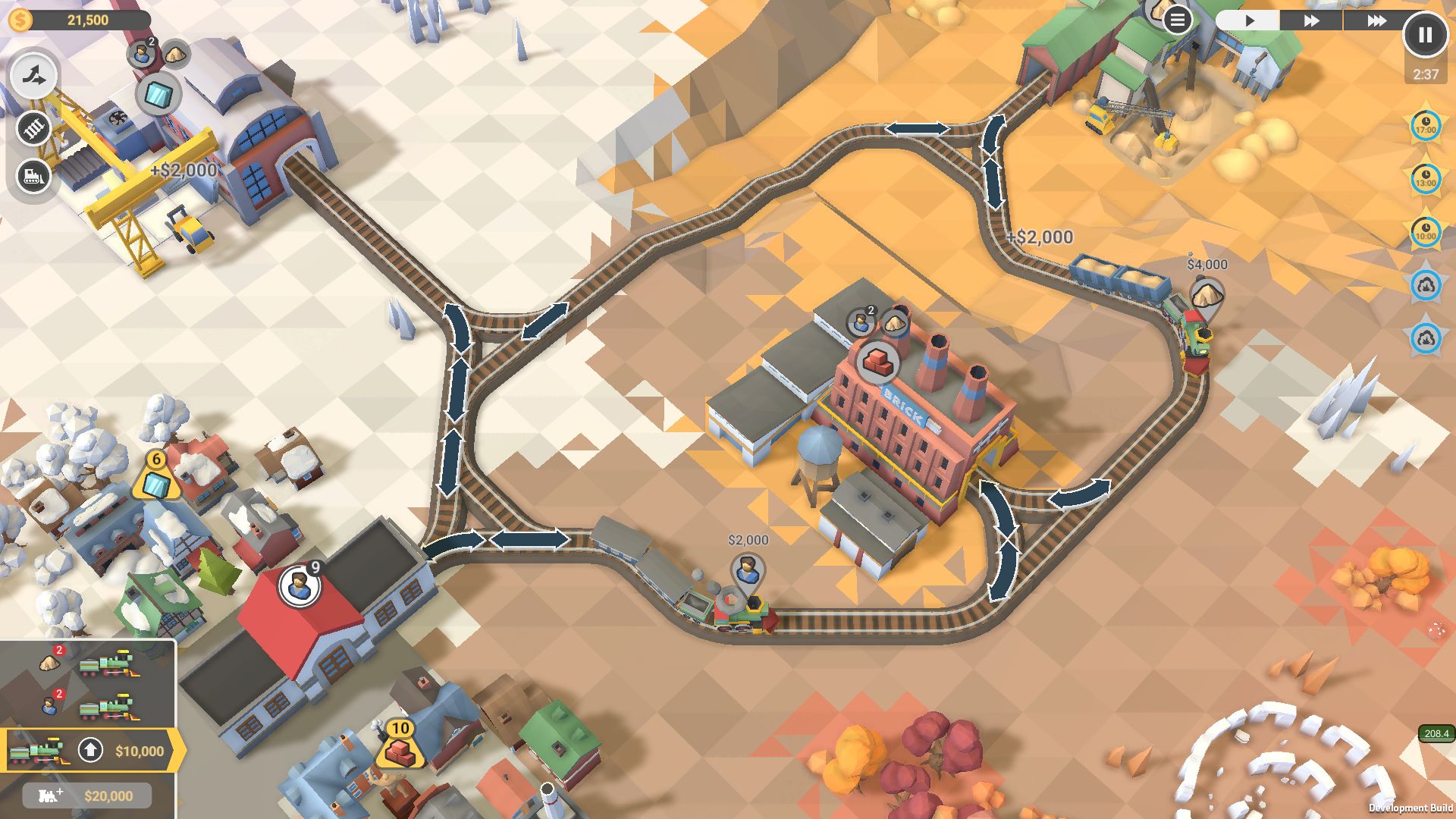1456x819 pixels.
Task: Click the 13:00 star objective
Action: coord(1426,180)
